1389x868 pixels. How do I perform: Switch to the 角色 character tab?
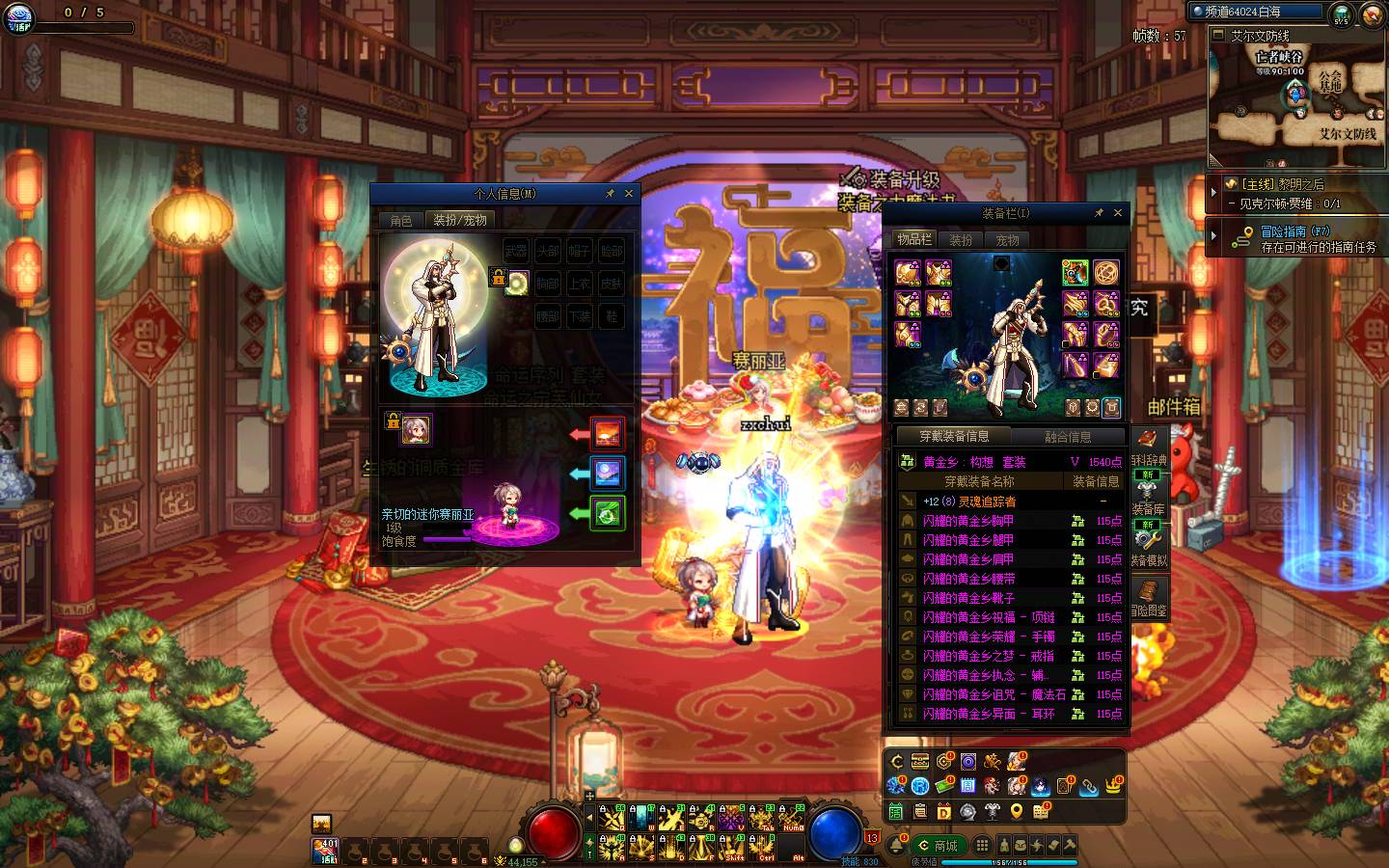point(401,221)
